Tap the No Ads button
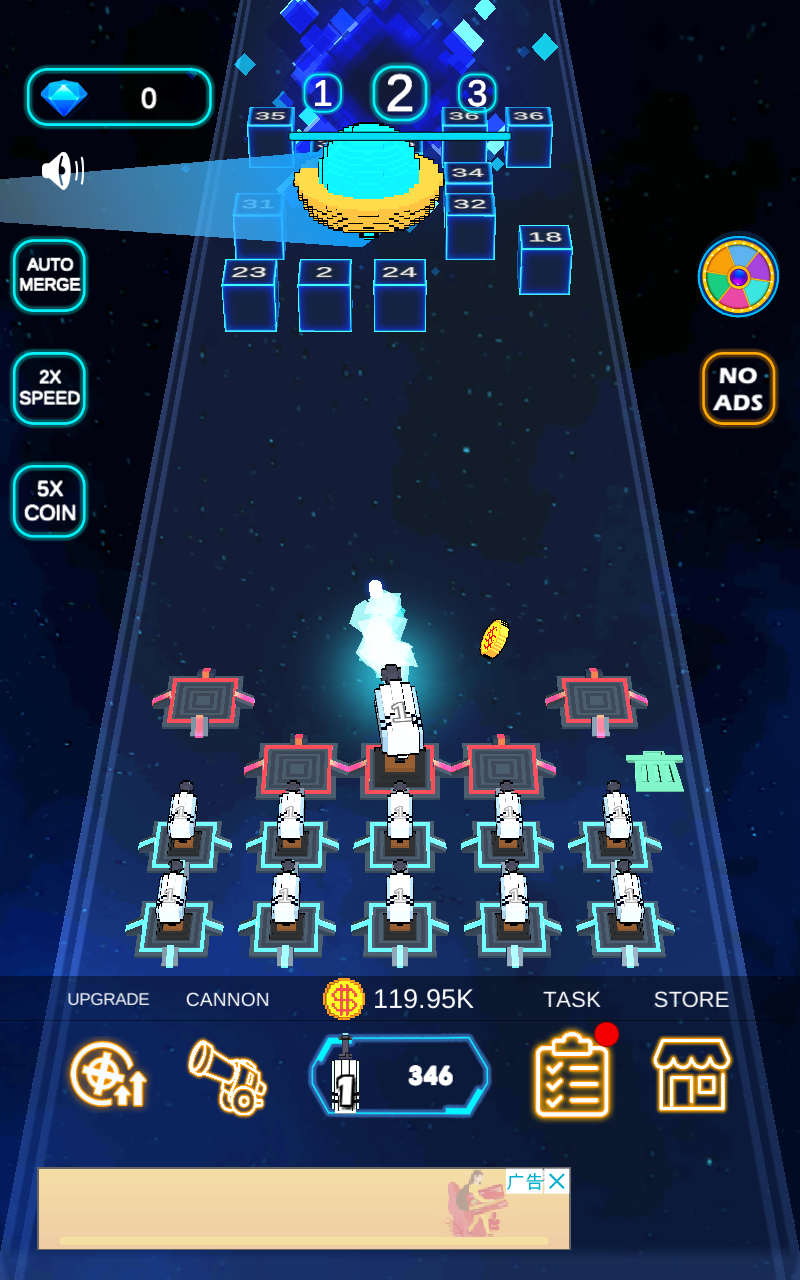This screenshot has height=1280, width=800. (738, 389)
